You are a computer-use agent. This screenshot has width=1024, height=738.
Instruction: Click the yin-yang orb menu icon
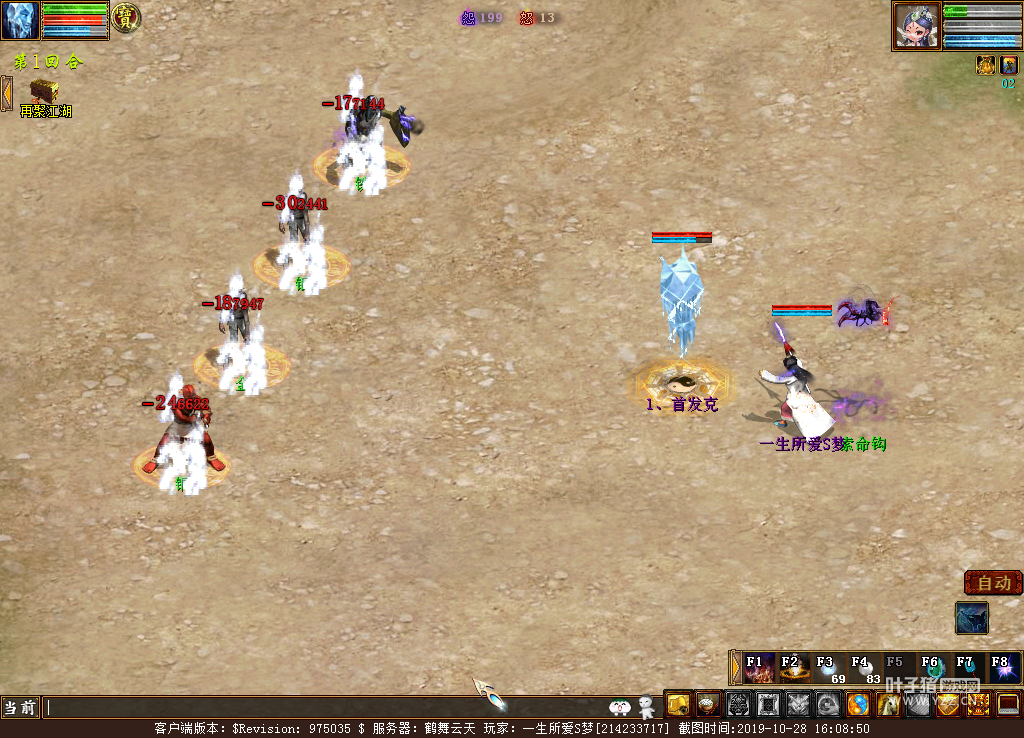pos(858,705)
